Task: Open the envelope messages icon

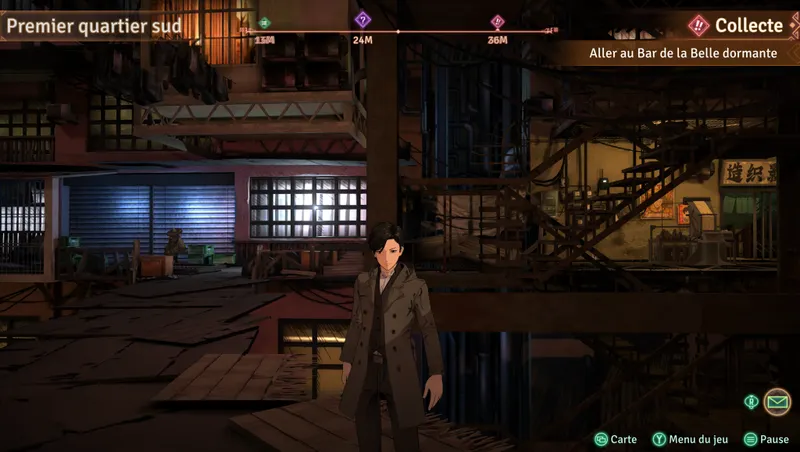Action: (x=776, y=402)
